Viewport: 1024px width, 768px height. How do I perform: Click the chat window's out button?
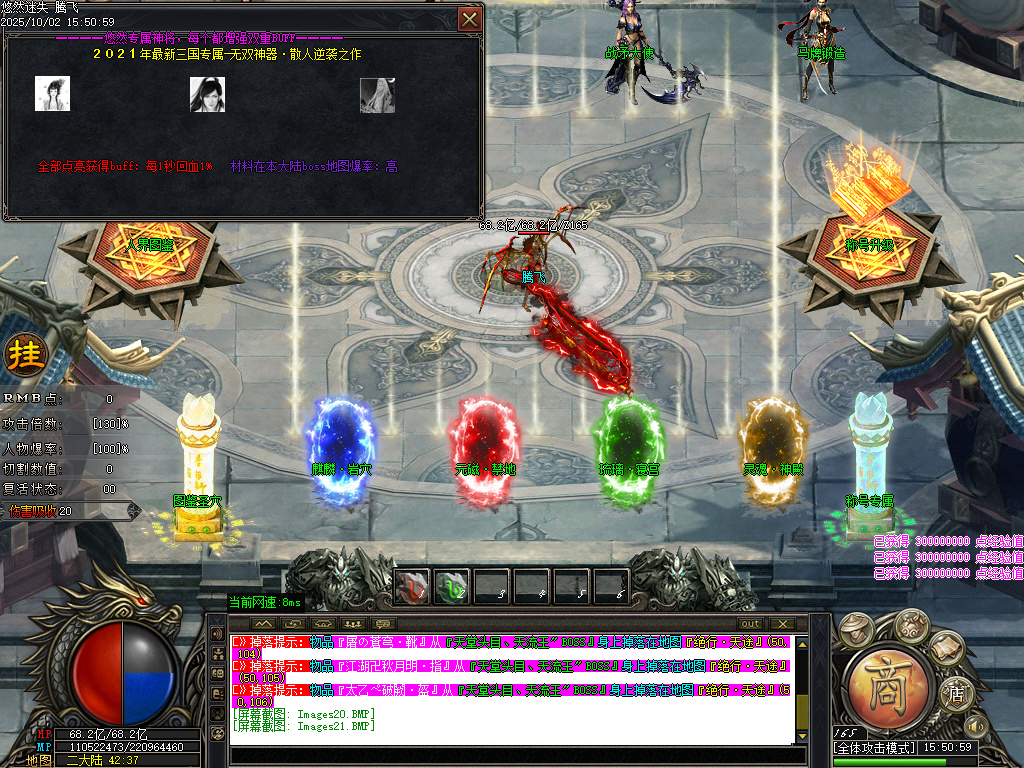749,624
